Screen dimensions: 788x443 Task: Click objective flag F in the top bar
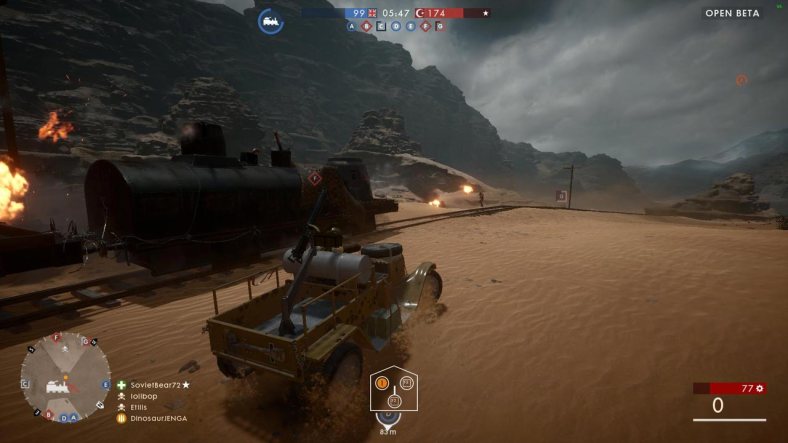425,27
